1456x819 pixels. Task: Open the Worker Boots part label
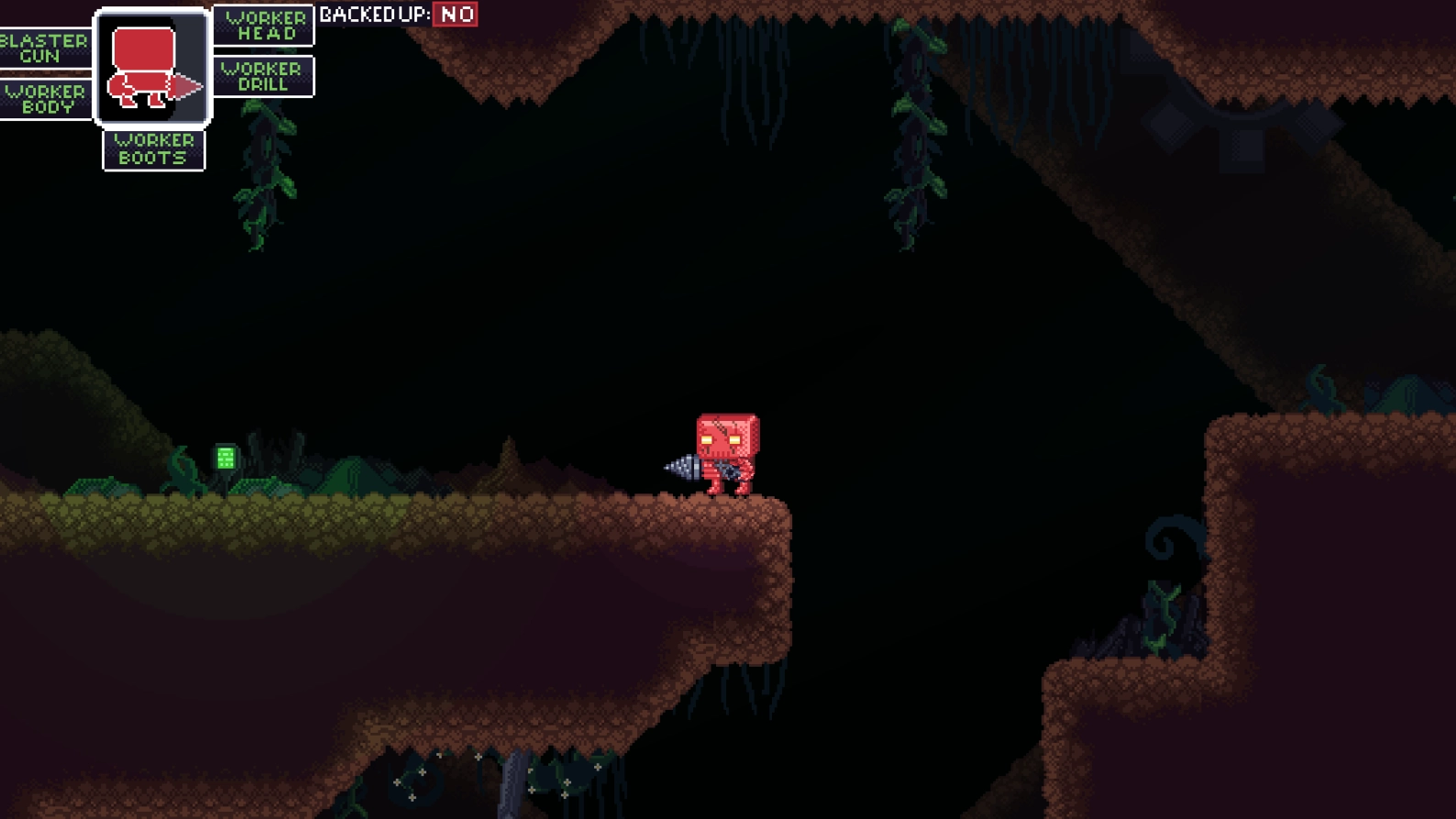coord(154,149)
